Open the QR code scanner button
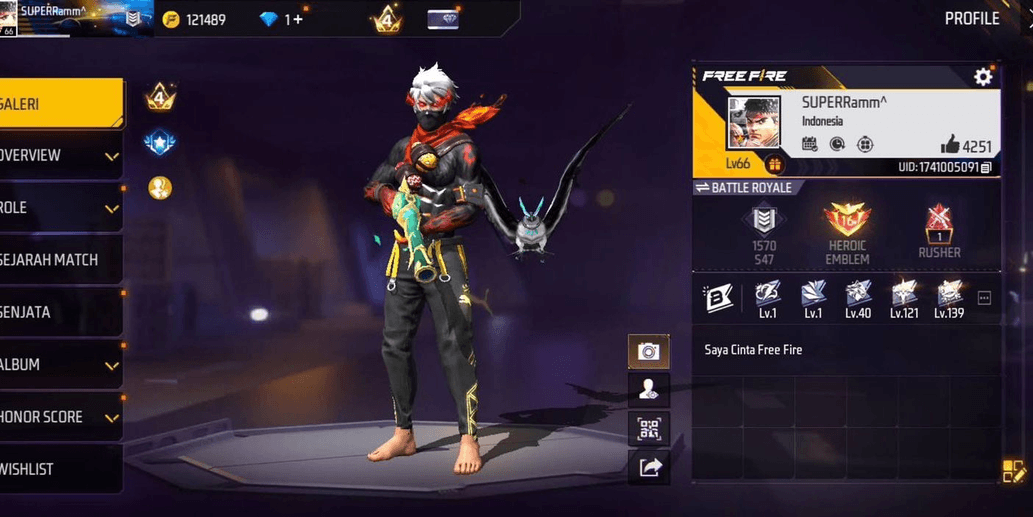The height and width of the screenshot is (517, 1033). [x=649, y=429]
